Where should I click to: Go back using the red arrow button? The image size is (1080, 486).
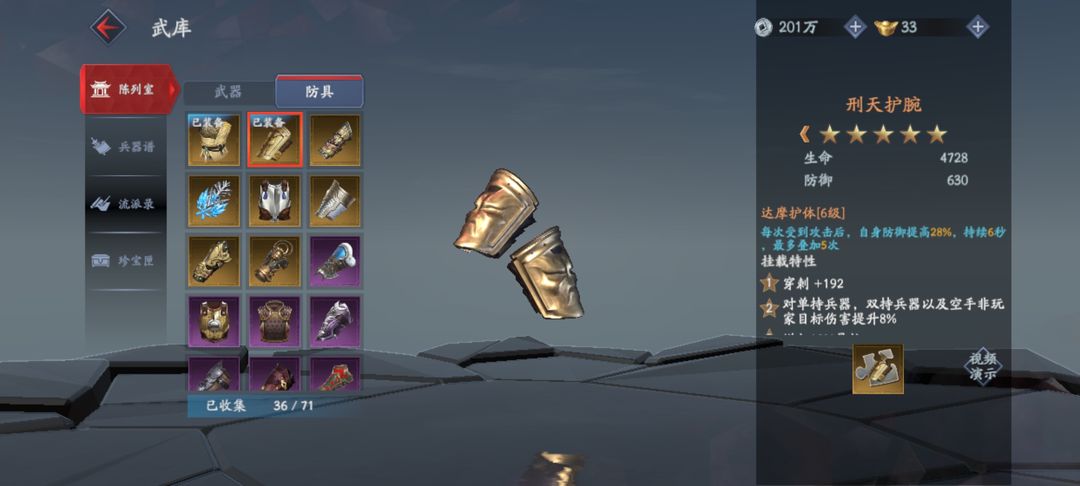(108, 26)
